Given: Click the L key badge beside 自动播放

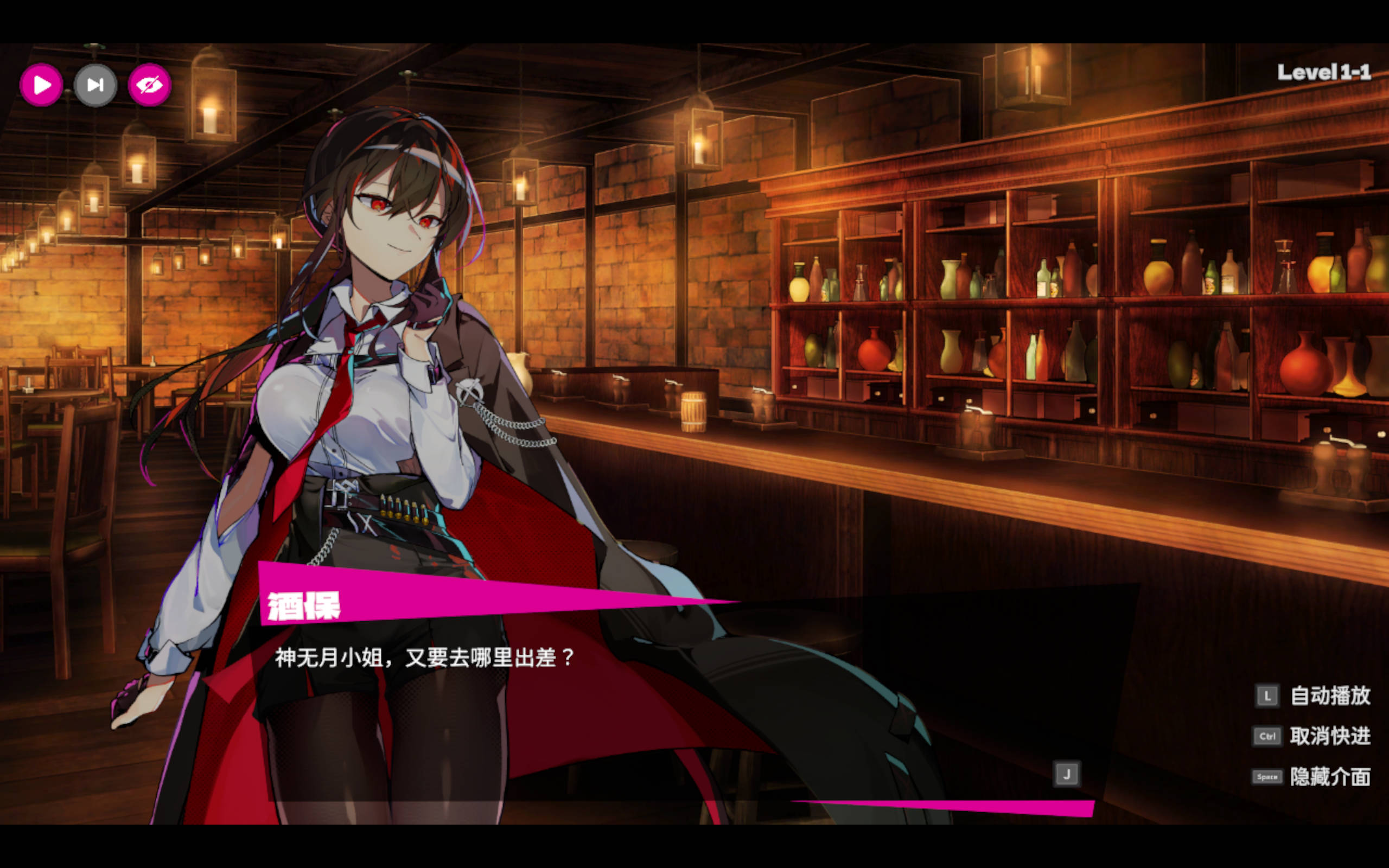Looking at the screenshot, I should tap(1267, 695).
